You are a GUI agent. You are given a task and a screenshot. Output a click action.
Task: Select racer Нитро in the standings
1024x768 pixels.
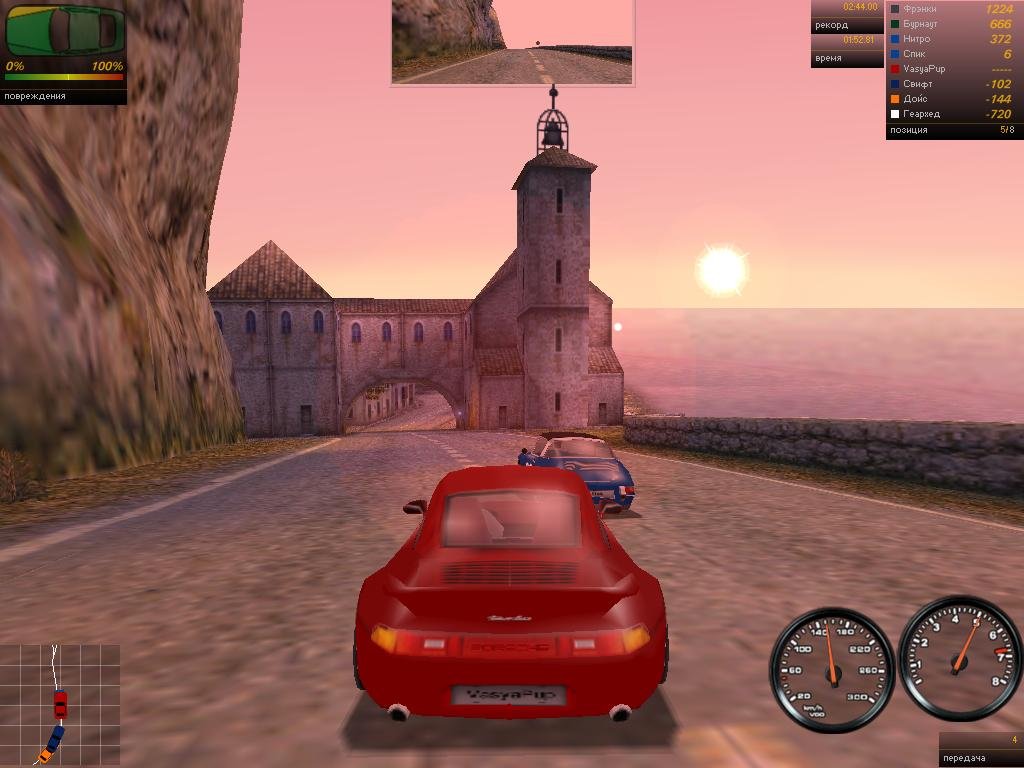[952, 39]
